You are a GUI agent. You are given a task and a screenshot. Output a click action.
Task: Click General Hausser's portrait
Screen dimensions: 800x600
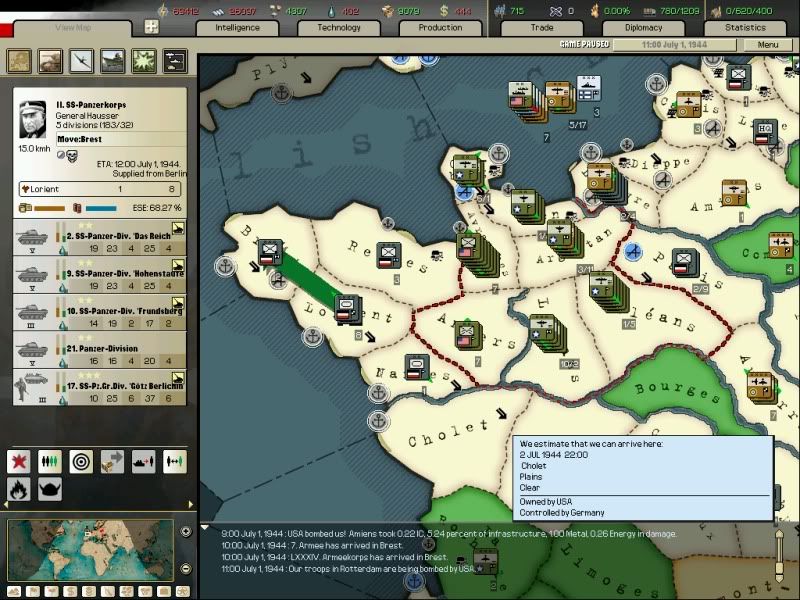[33, 120]
